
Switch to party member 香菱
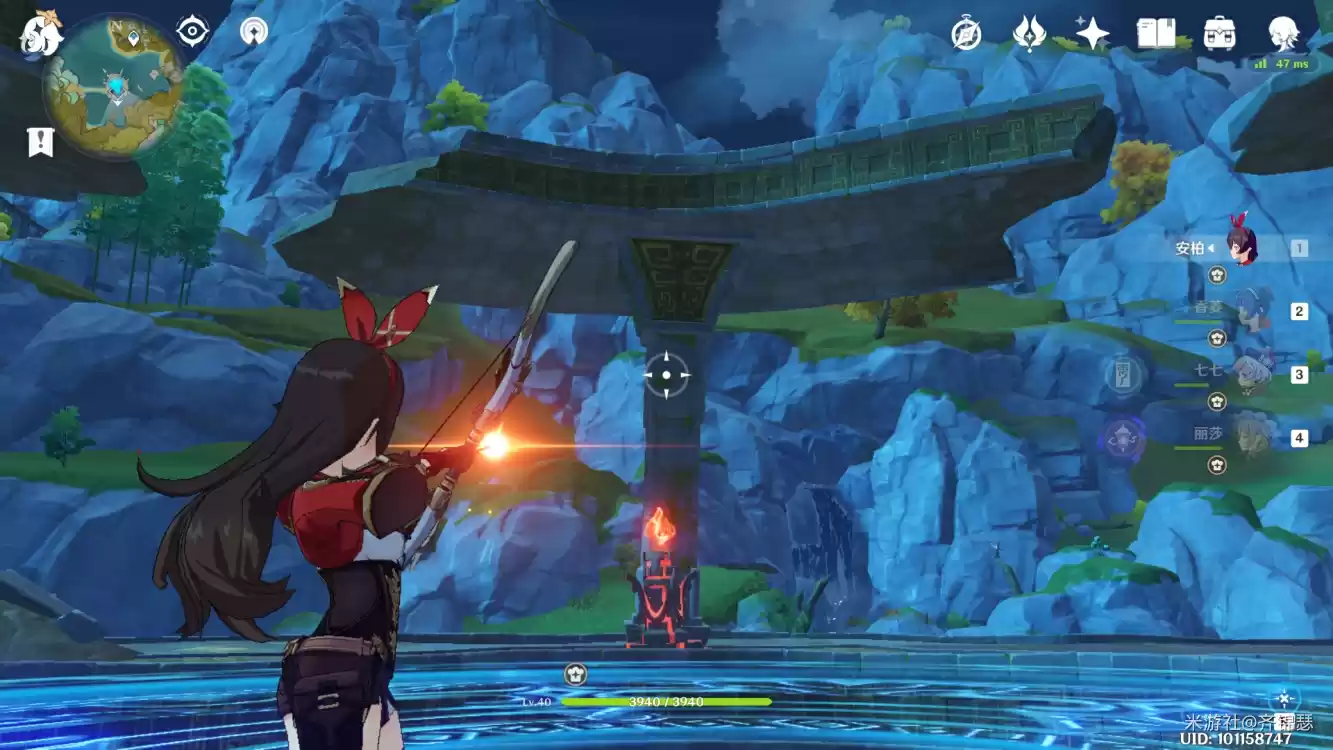coord(1250,311)
